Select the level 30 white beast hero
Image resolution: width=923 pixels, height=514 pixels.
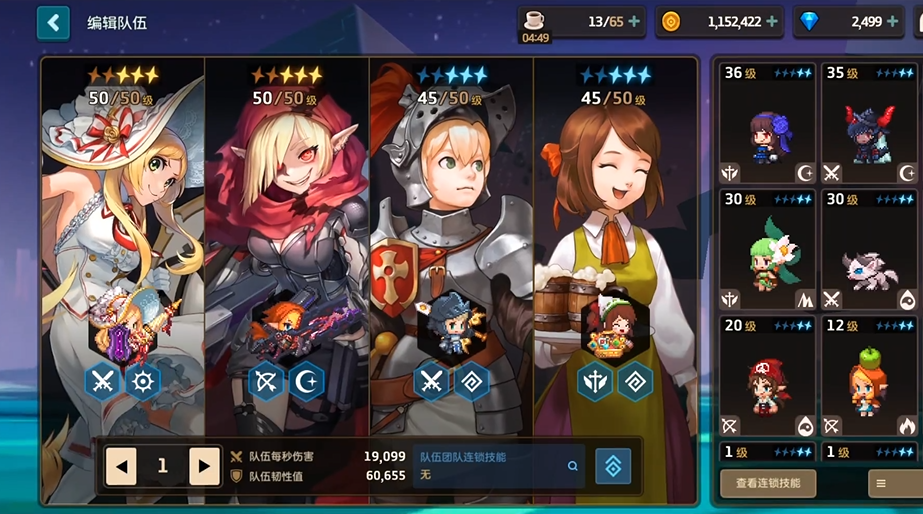click(x=869, y=250)
